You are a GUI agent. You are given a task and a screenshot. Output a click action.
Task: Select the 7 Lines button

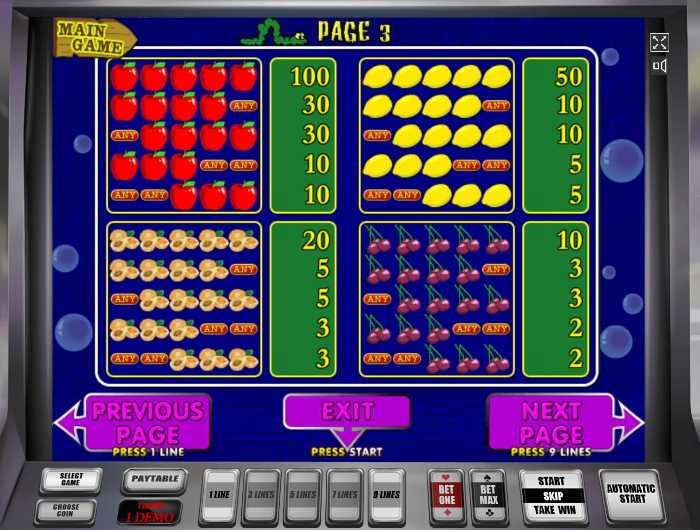pyautogui.click(x=345, y=496)
